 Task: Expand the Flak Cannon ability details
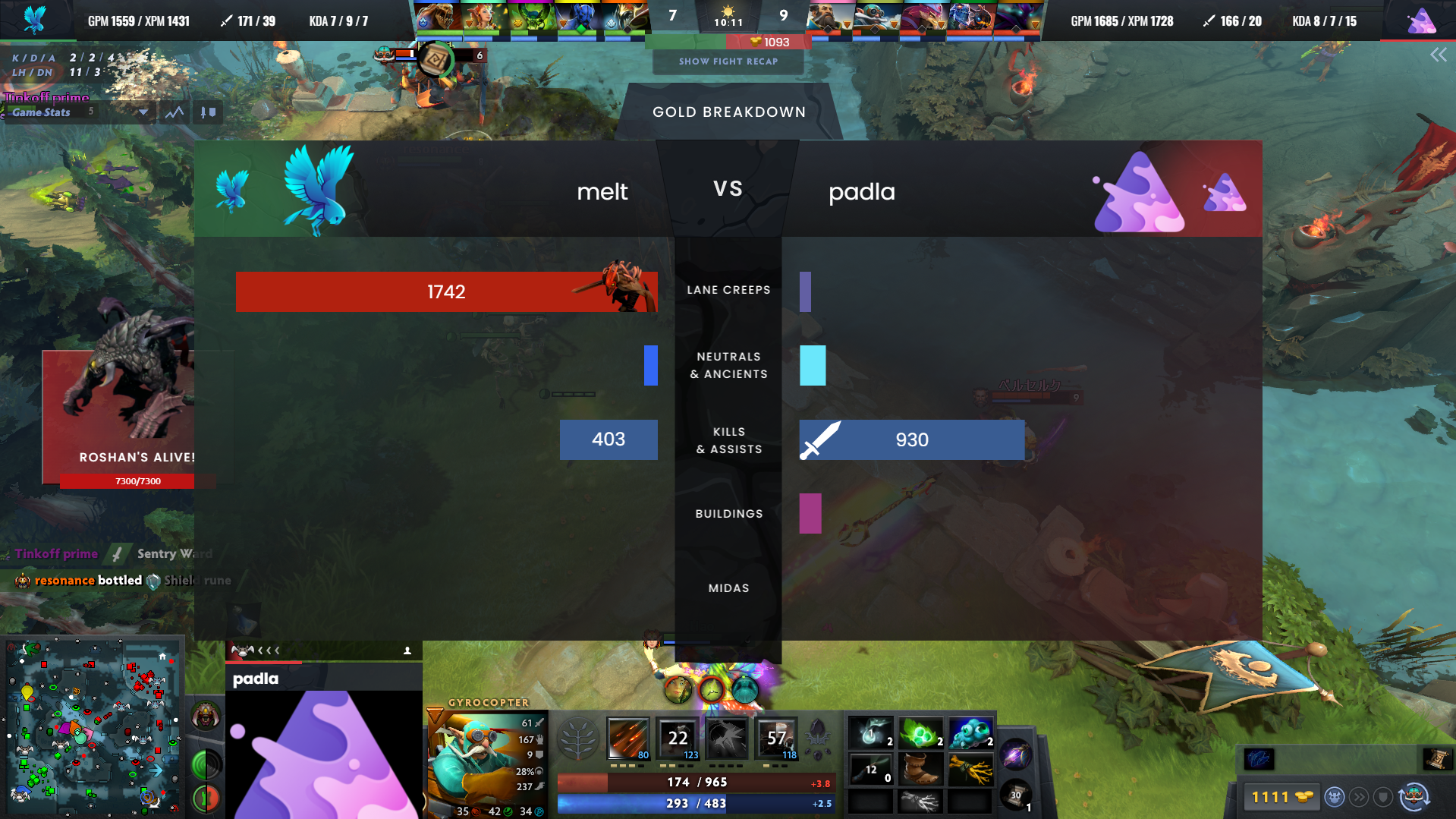point(725,738)
